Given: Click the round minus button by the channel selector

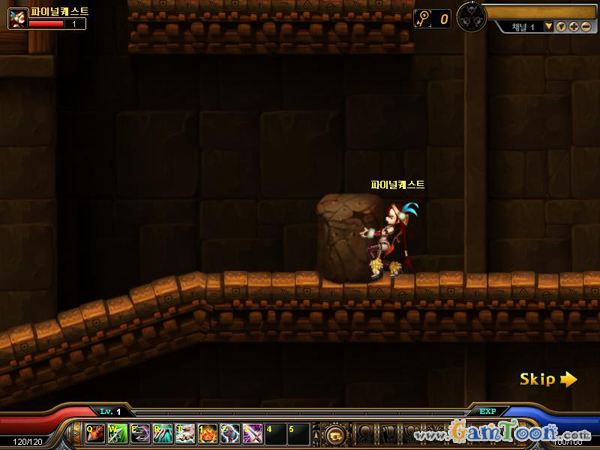Looking at the screenshot, I should point(585,26).
